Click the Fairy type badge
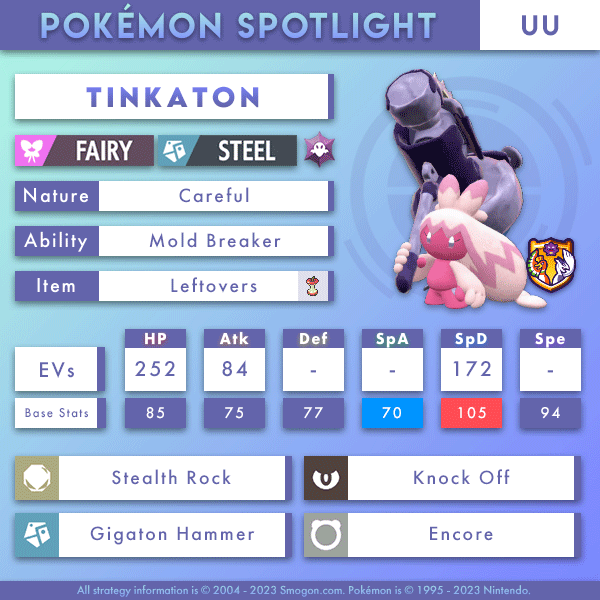The height and width of the screenshot is (600, 600). click(x=84, y=151)
